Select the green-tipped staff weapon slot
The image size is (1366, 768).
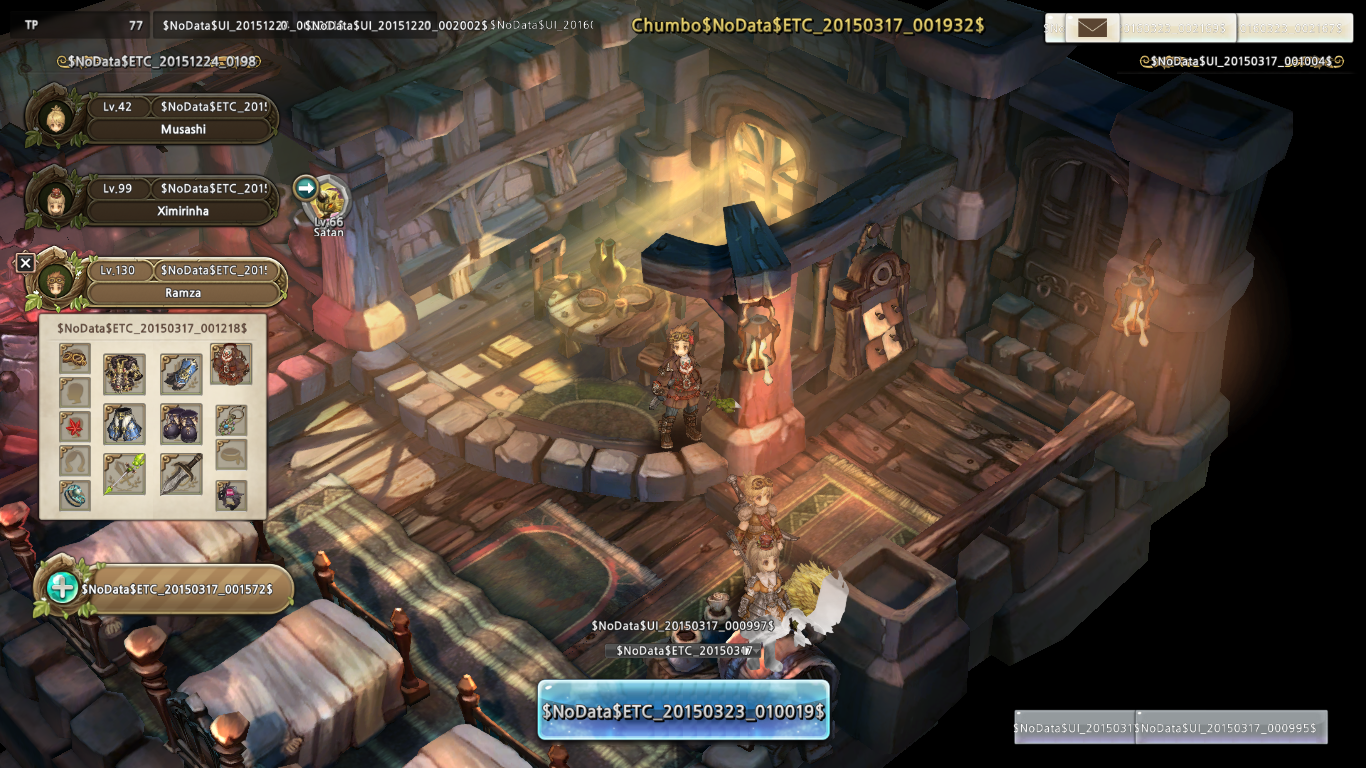(125, 474)
